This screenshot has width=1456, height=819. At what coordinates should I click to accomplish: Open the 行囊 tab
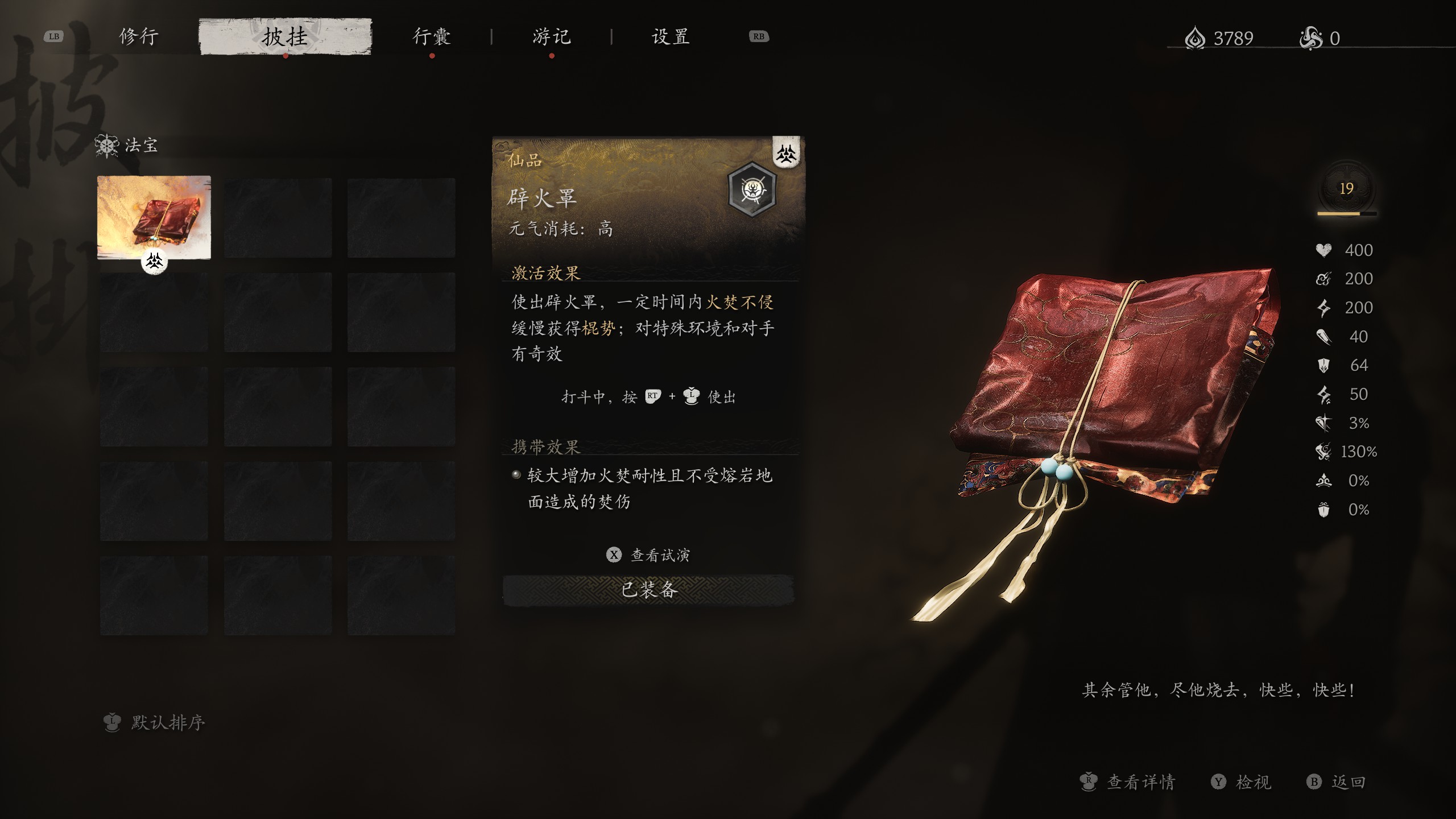[x=432, y=37]
